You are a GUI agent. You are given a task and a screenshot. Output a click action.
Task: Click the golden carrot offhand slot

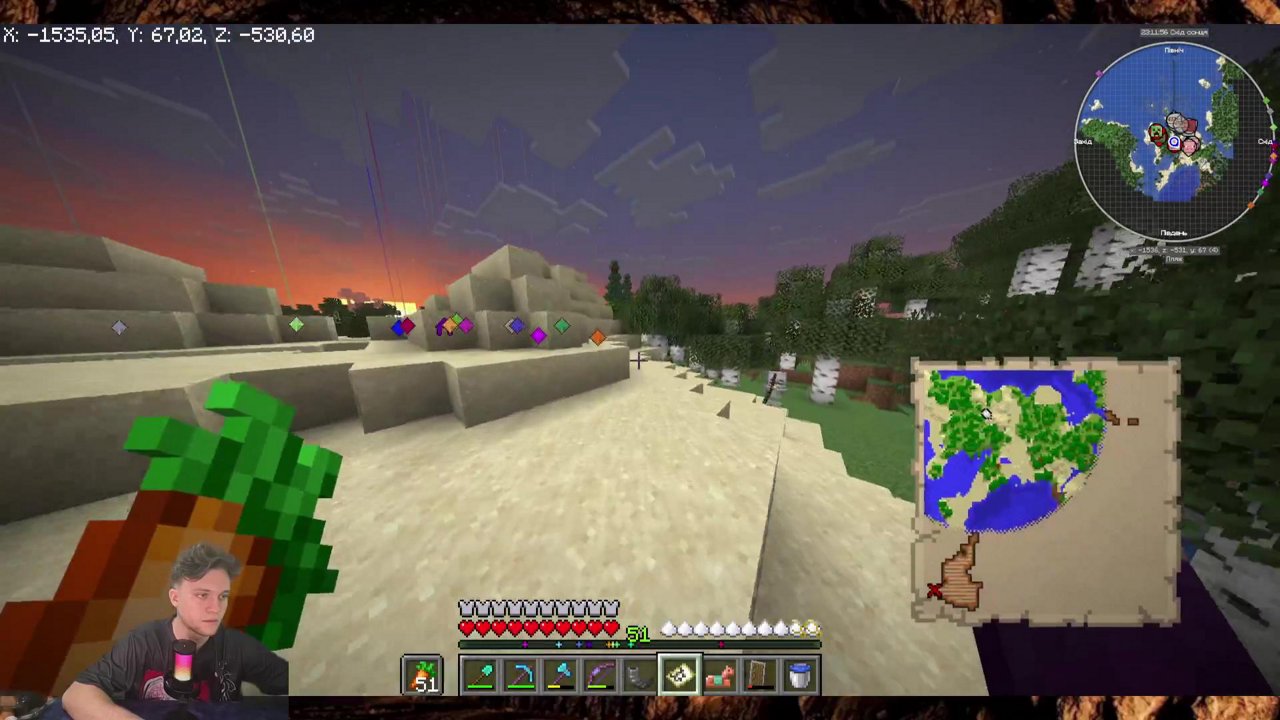(422, 675)
